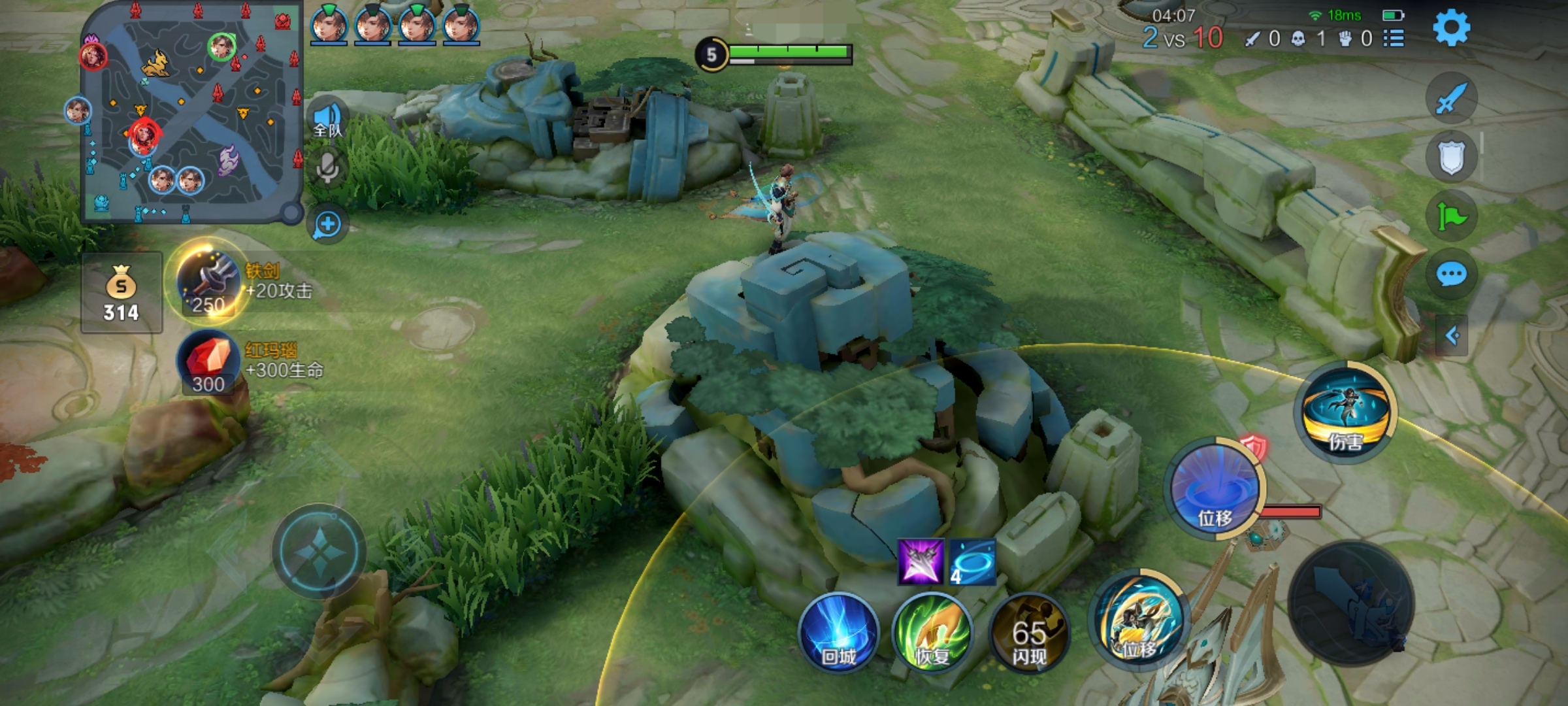
Task: Use the 恢复 heal spell
Action: point(932,633)
